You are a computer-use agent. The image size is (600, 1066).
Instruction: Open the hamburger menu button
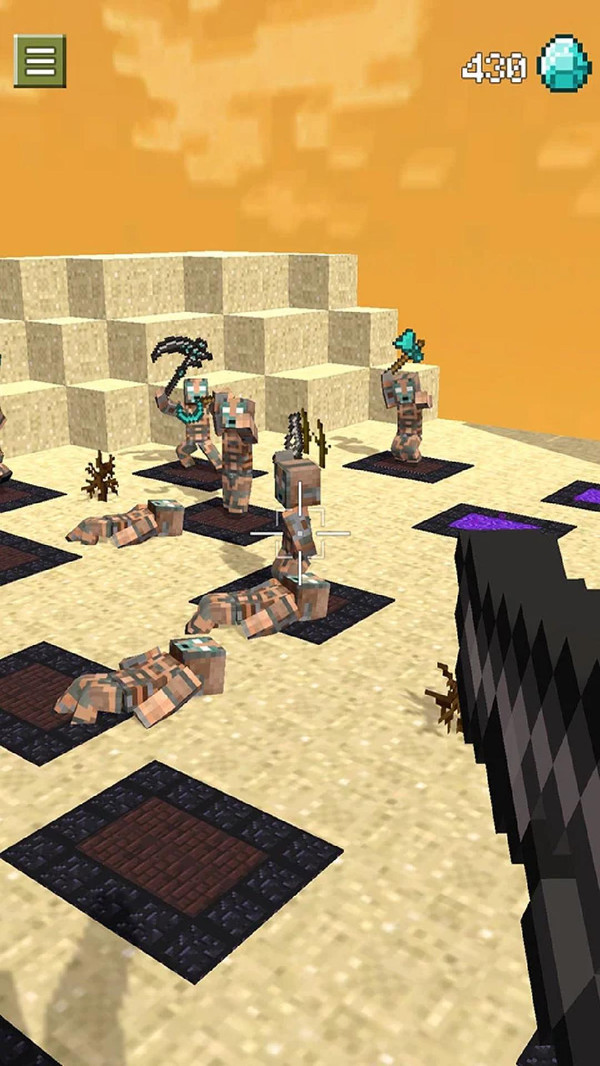[x=40, y=61]
